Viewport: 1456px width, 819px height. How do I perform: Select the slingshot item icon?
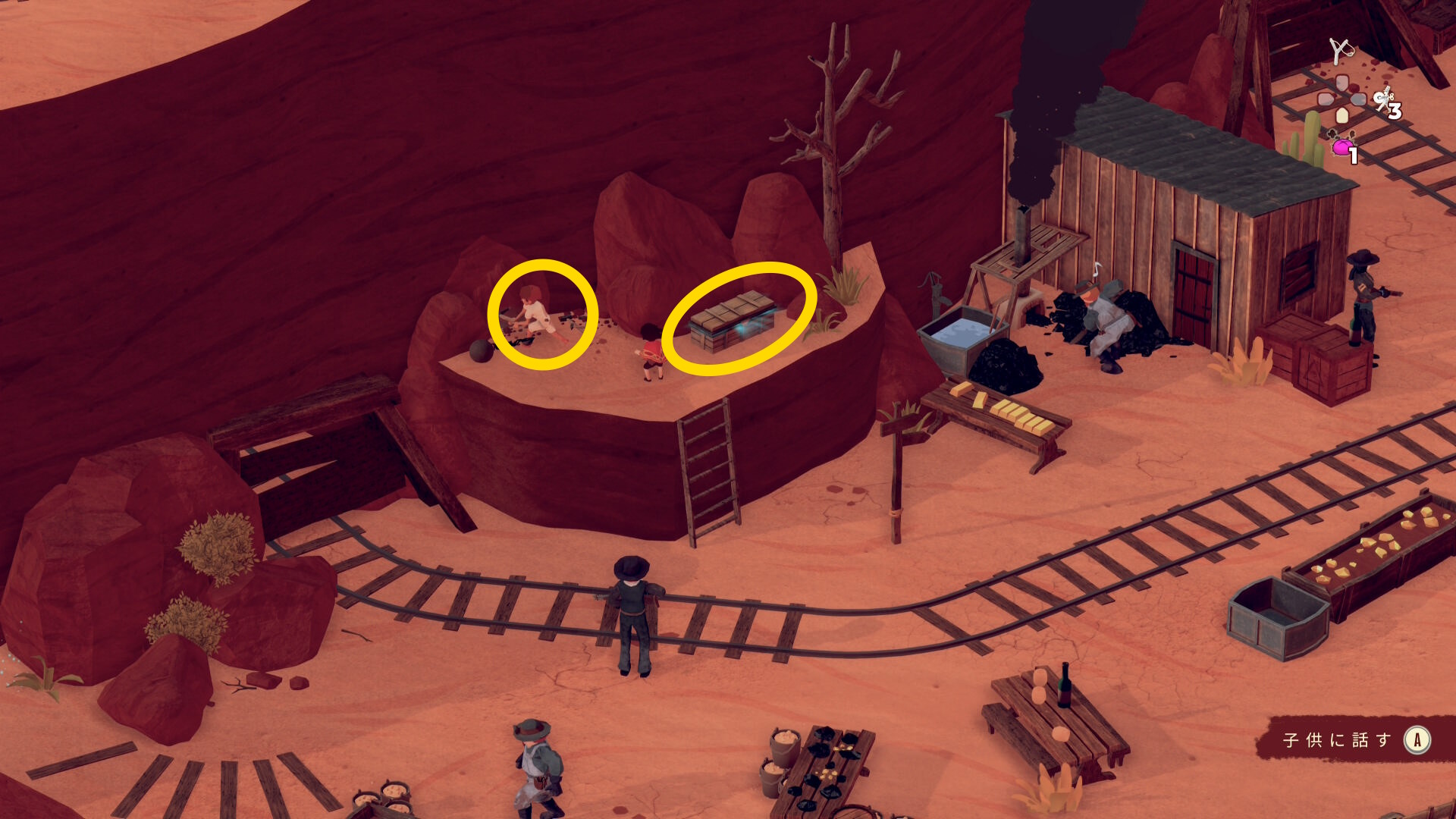pyautogui.click(x=1341, y=50)
